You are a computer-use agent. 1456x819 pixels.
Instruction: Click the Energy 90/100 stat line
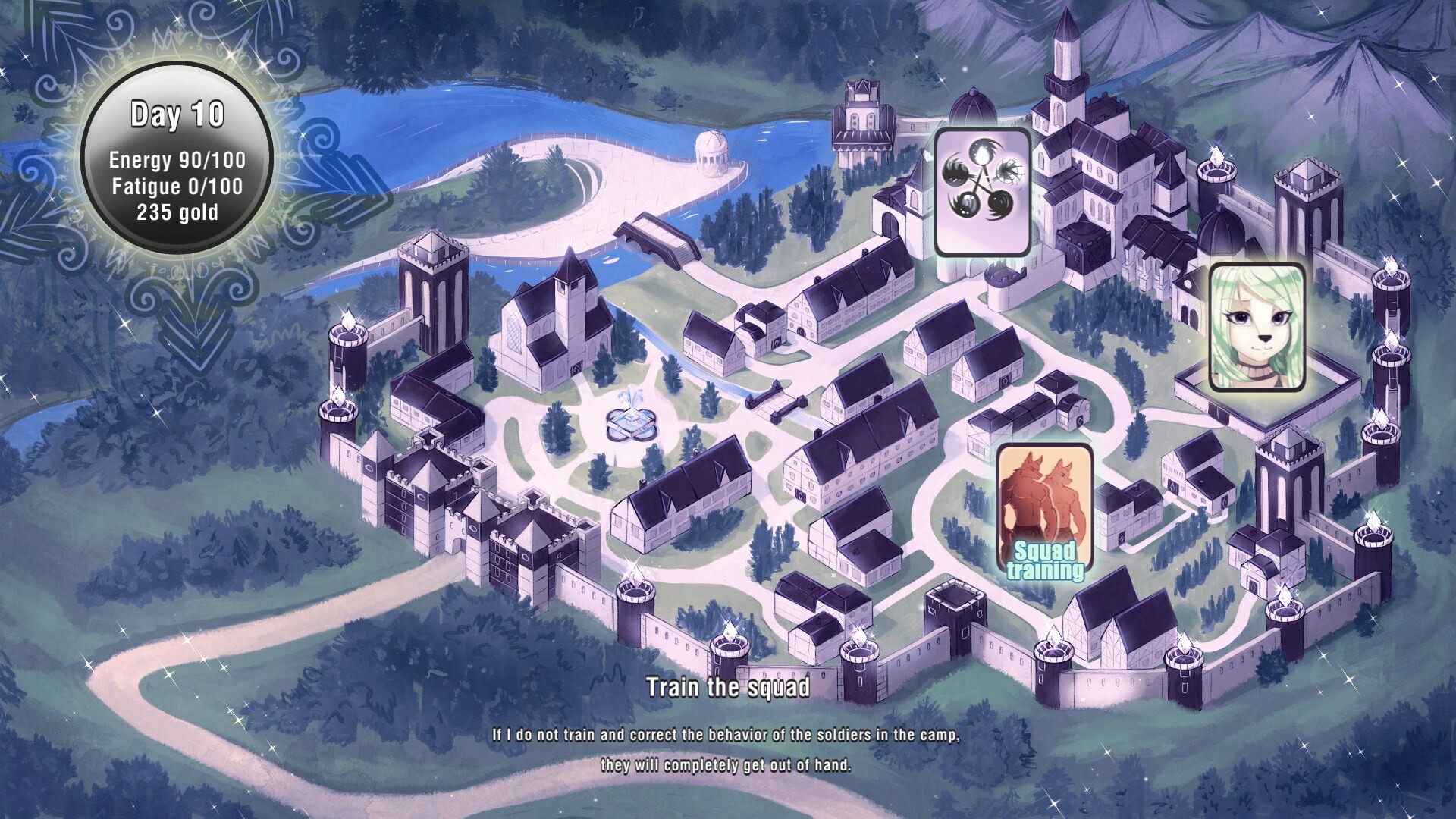click(x=176, y=160)
